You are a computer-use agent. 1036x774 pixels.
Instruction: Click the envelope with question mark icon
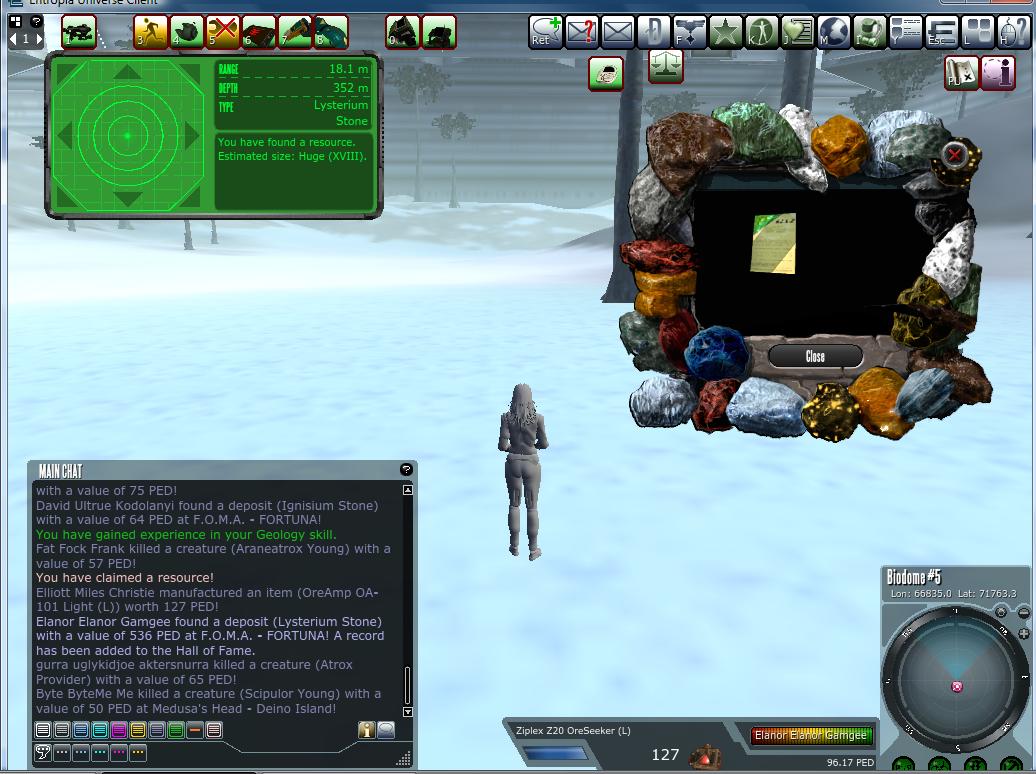(582, 32)
